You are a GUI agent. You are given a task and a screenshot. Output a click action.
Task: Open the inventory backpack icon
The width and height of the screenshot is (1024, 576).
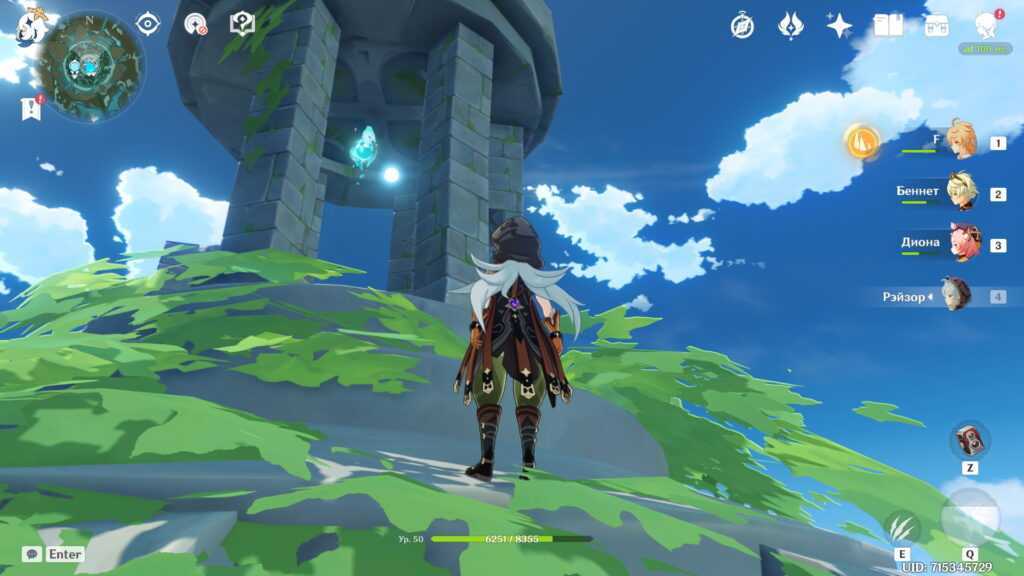click(x=937, y=26)
